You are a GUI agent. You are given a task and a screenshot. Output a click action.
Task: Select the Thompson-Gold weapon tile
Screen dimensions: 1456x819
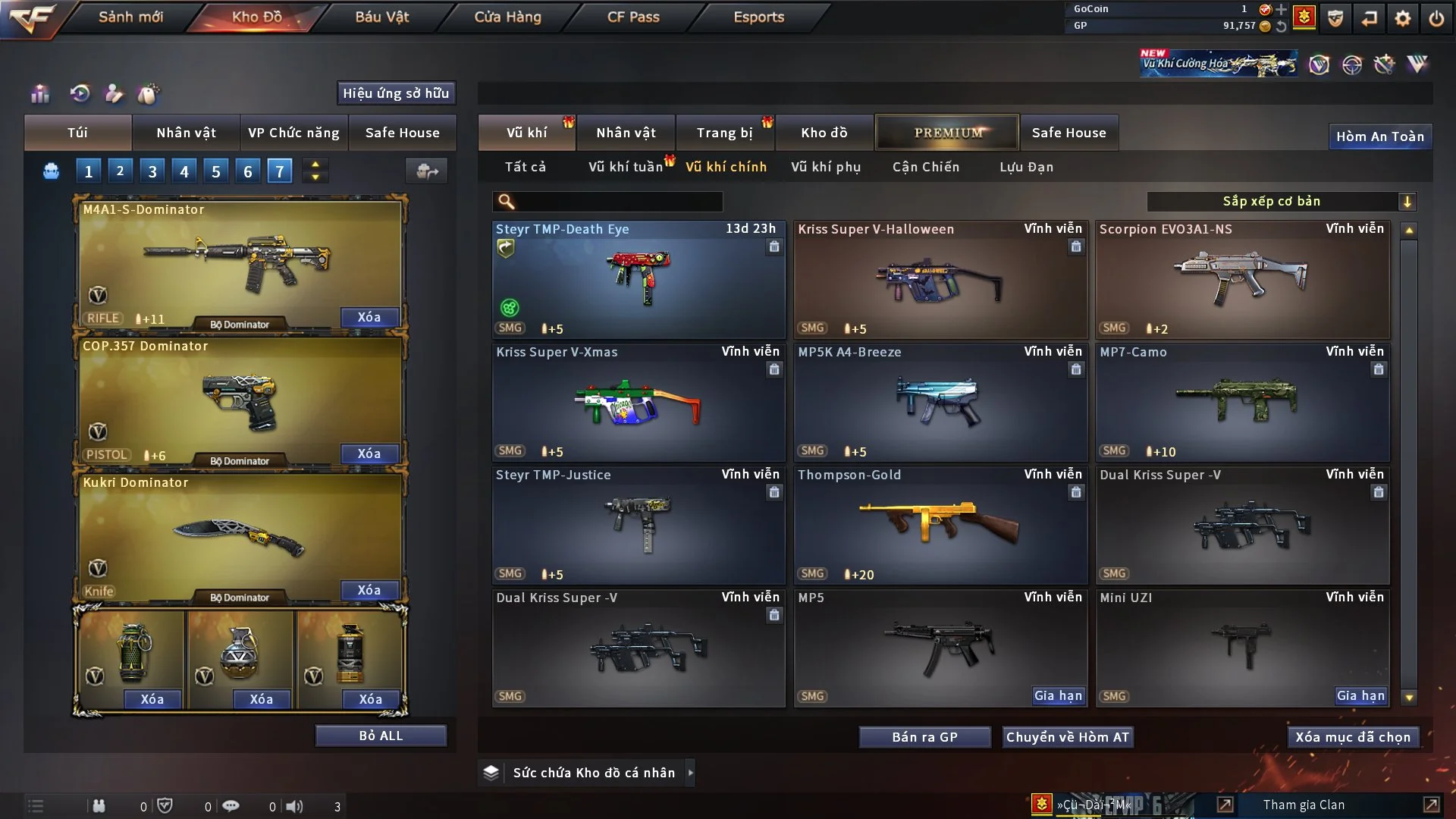coord(940,525)
